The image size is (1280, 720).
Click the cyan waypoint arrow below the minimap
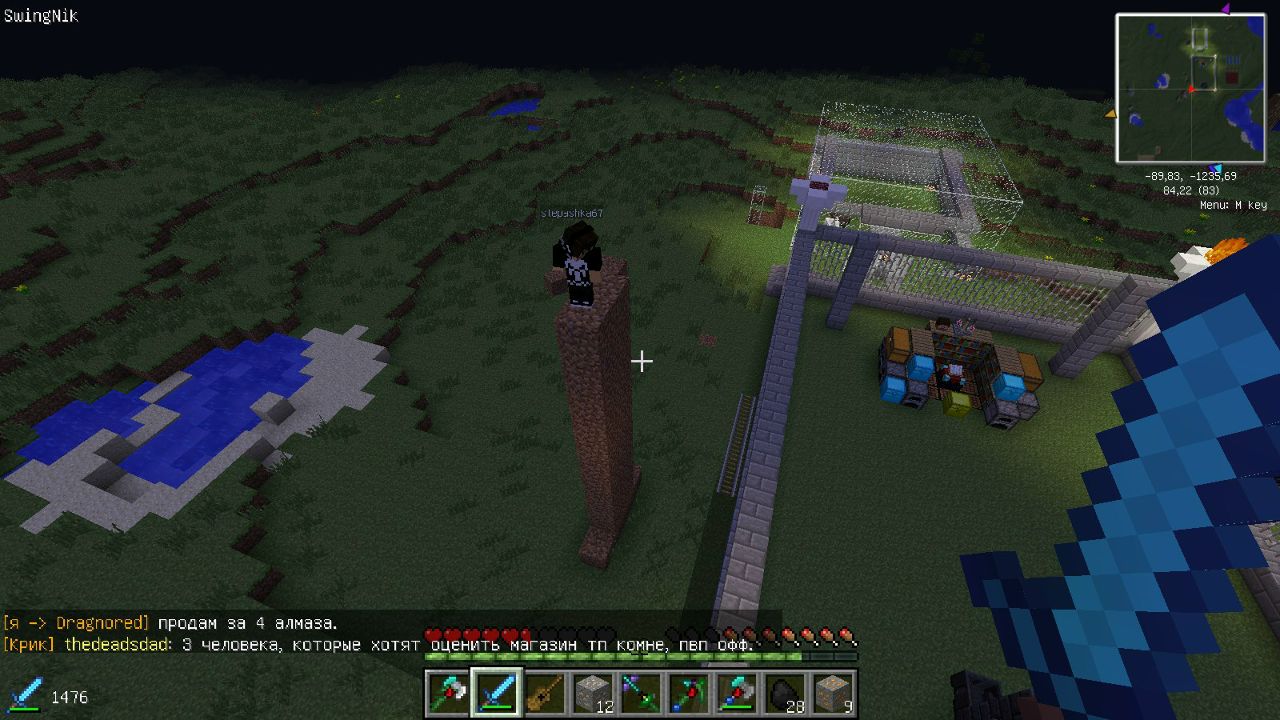(1215, 168)
